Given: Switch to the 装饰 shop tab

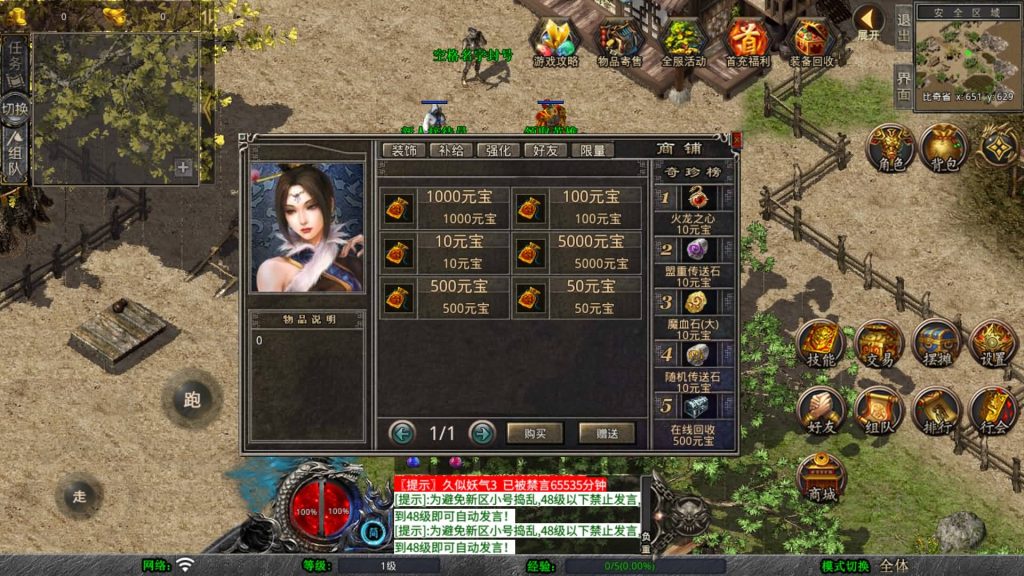Looking at the screenshot, I should coord(404,150).
